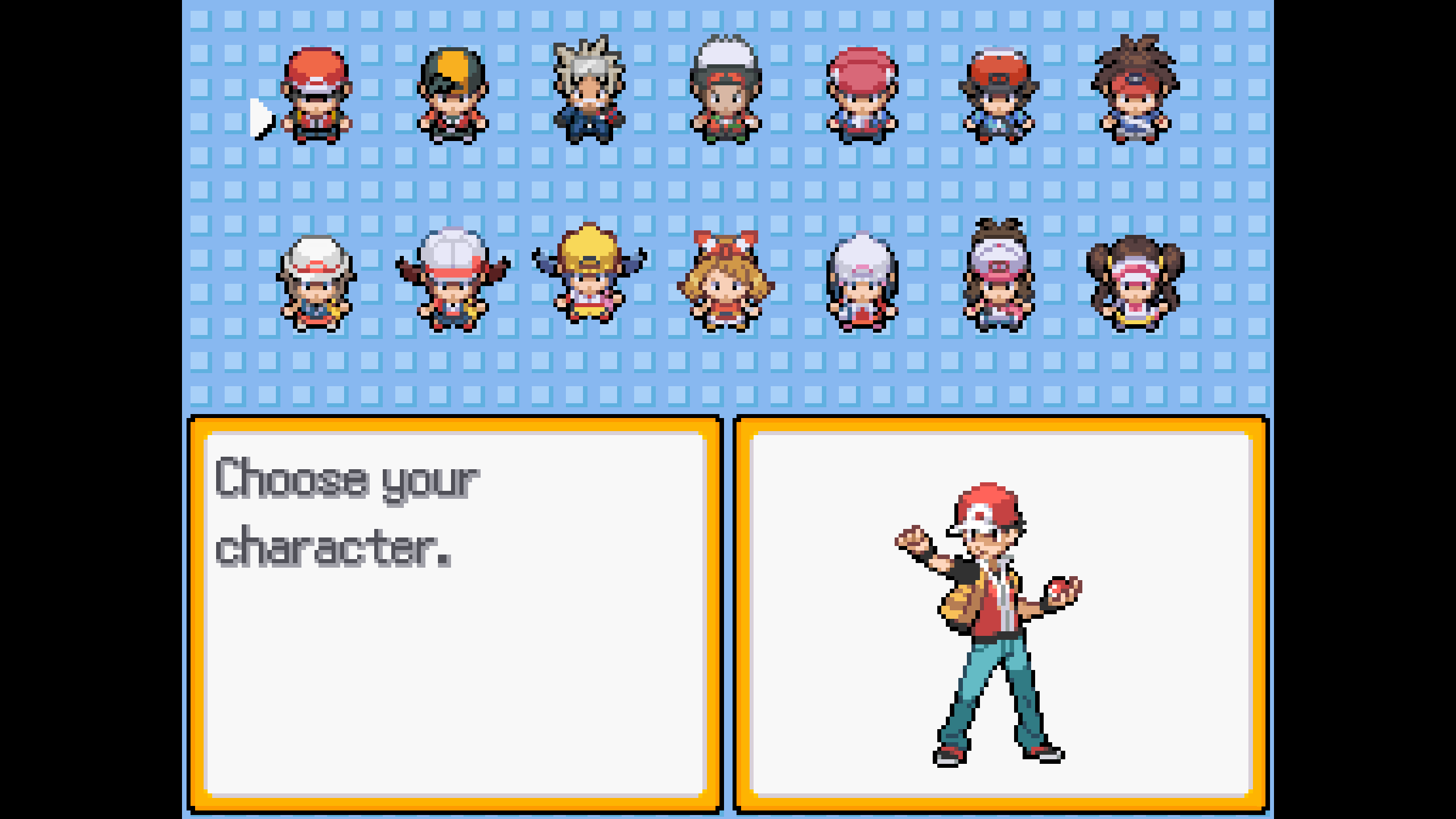1456x819 pixels.
Task: Choose the girl with twin hair buns
Action: pyautogui.click(x=1135, y=283)
